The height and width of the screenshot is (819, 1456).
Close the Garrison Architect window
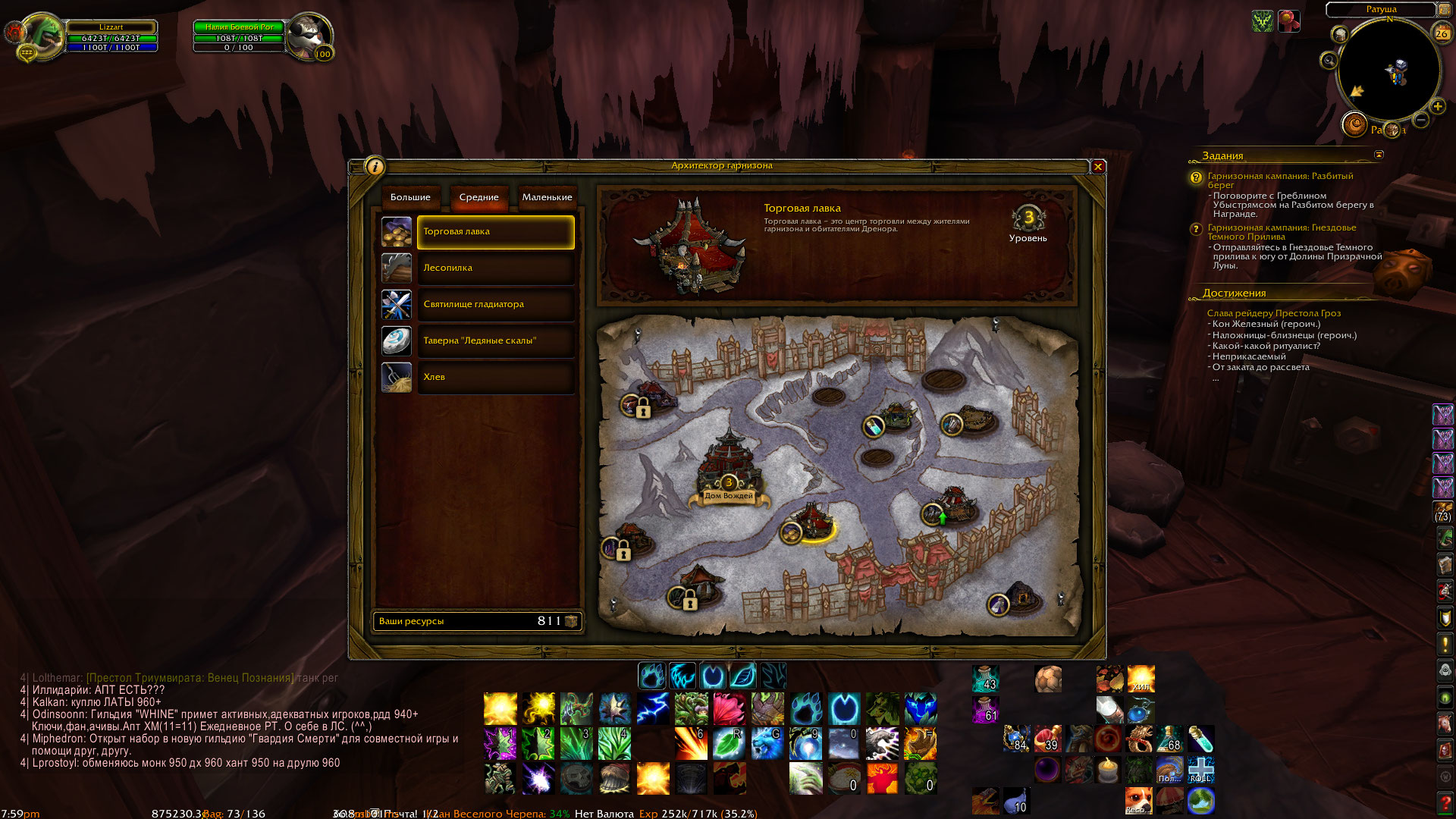[x=1097, y=167]
